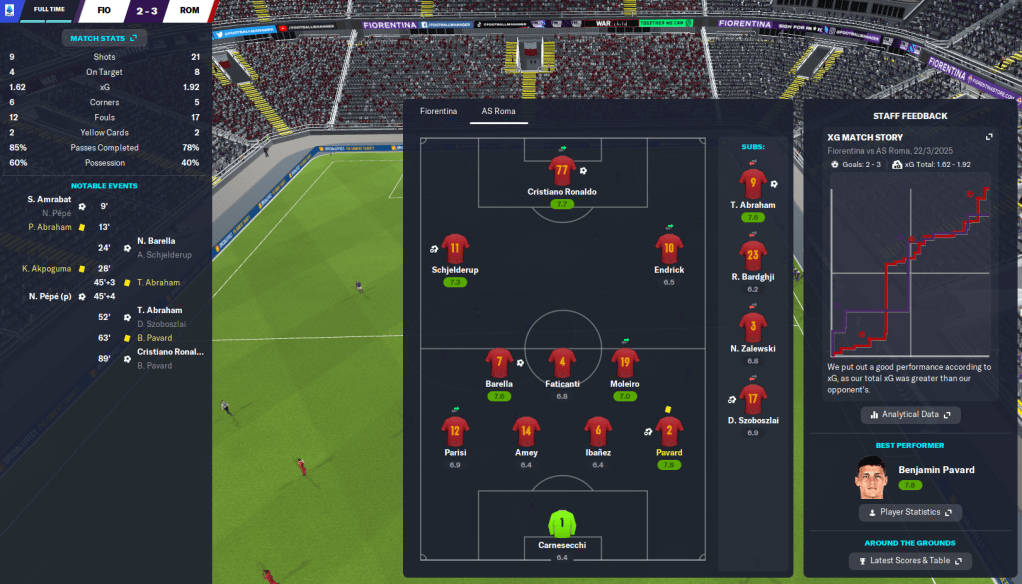Open the Match Stats panel
The image size is (1022, 584).
tap(104, 38)
